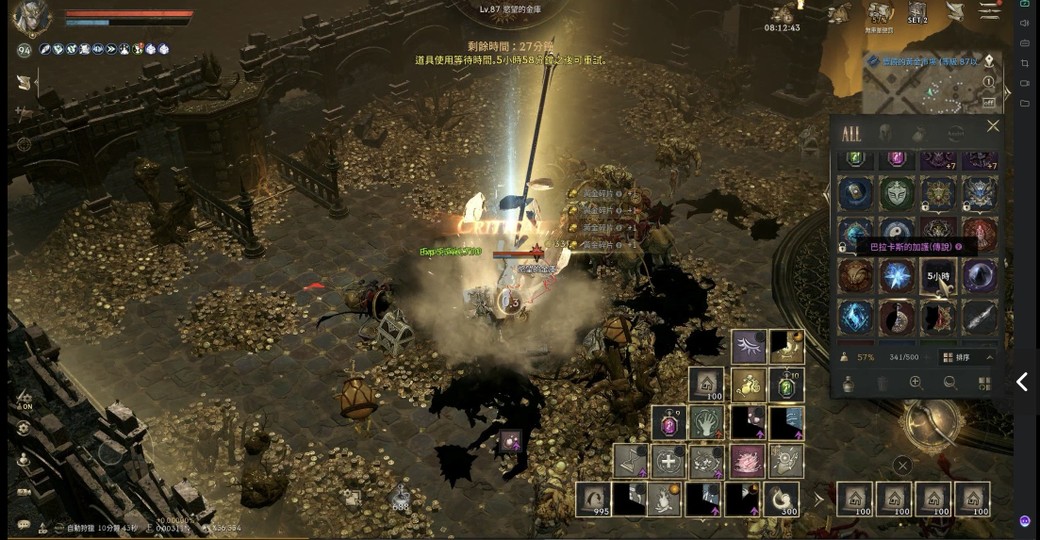Click the inventory zoom-plus icon
1040x540 pixels.
[x=915, y=382]
